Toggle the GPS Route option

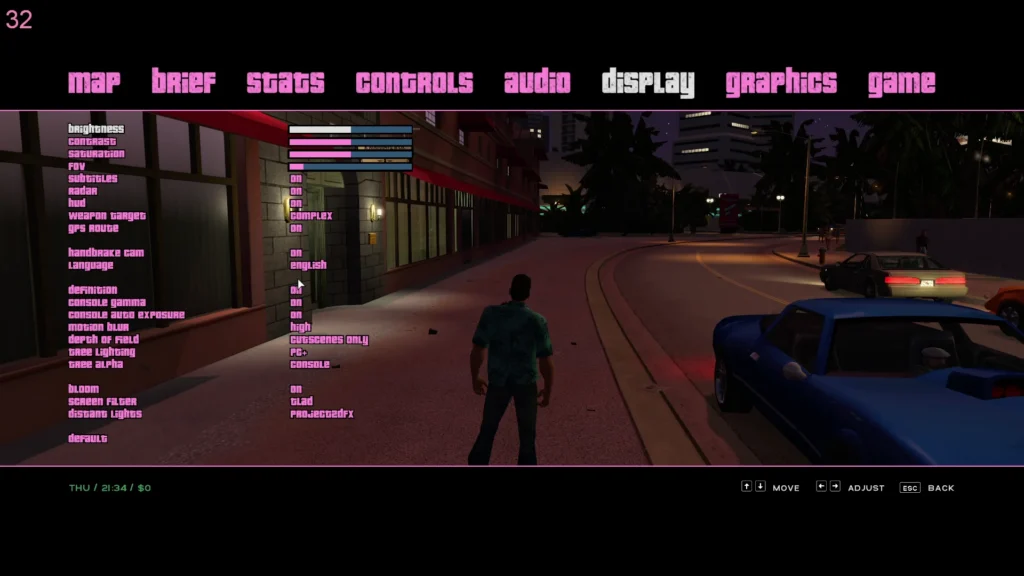coord(296,228)
